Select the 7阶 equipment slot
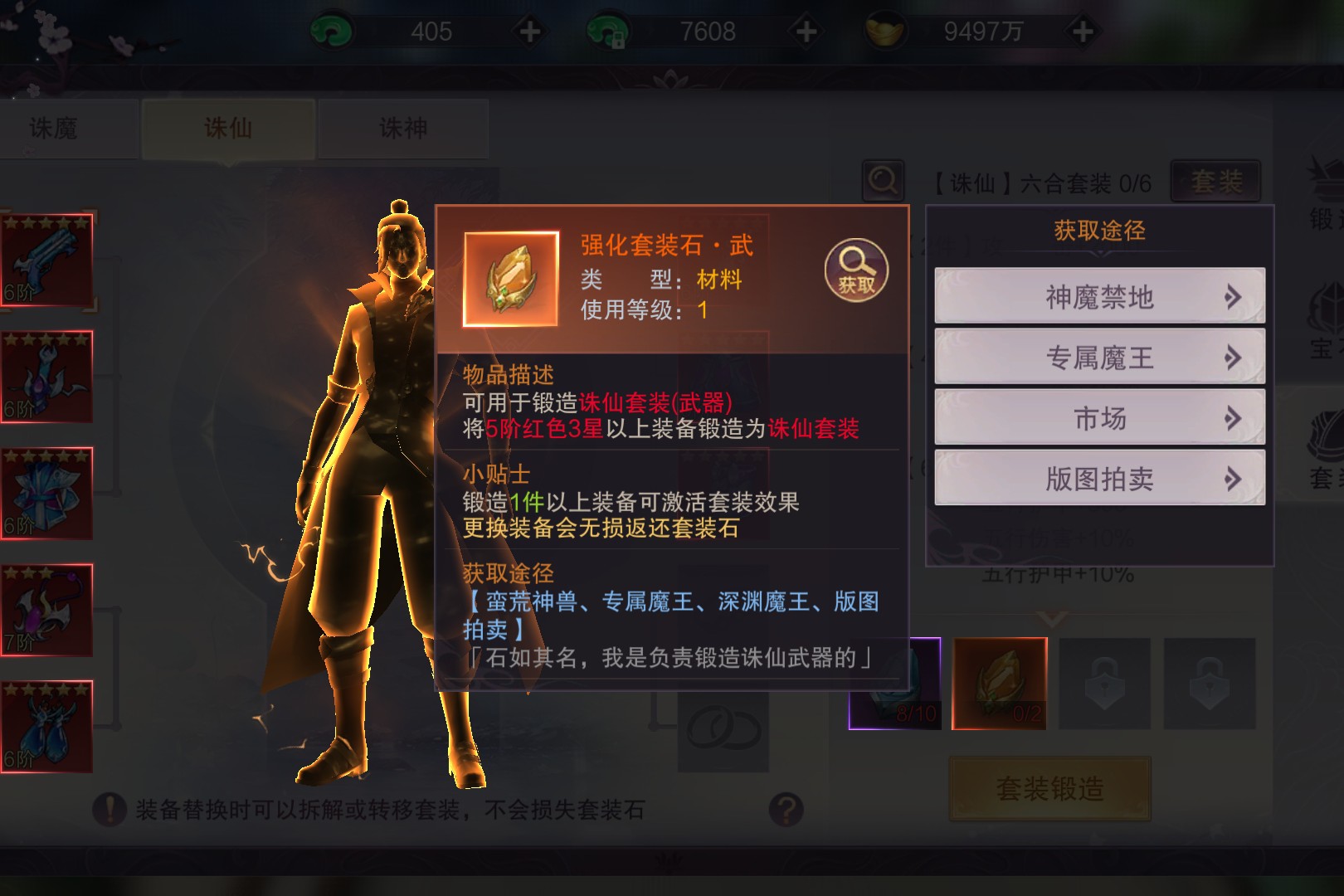This screenshot has height=896, width=1344. pyautogui.click(x=46, y=610)
